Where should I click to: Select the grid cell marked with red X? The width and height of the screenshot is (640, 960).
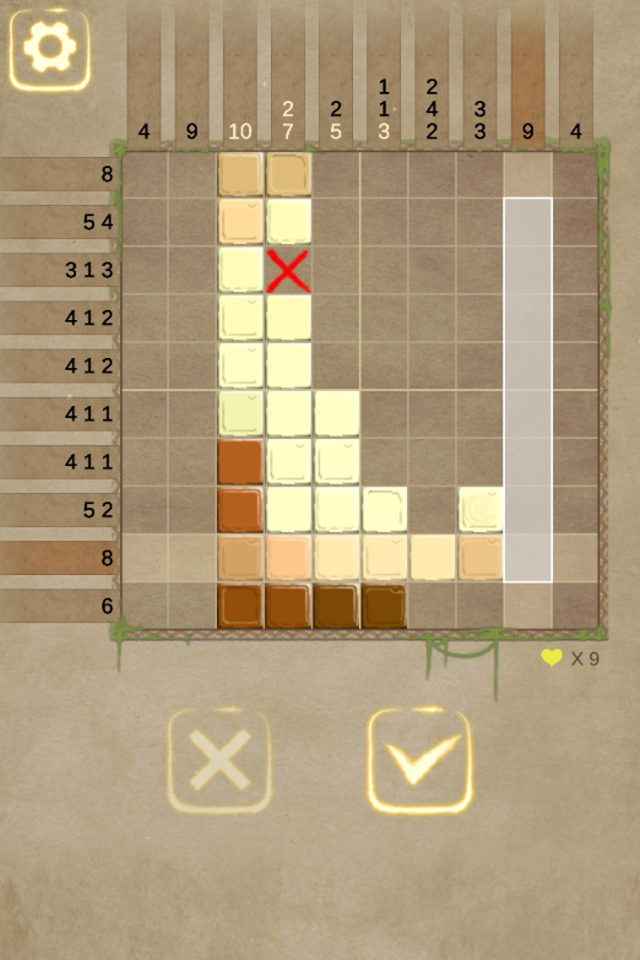point(289,271)
